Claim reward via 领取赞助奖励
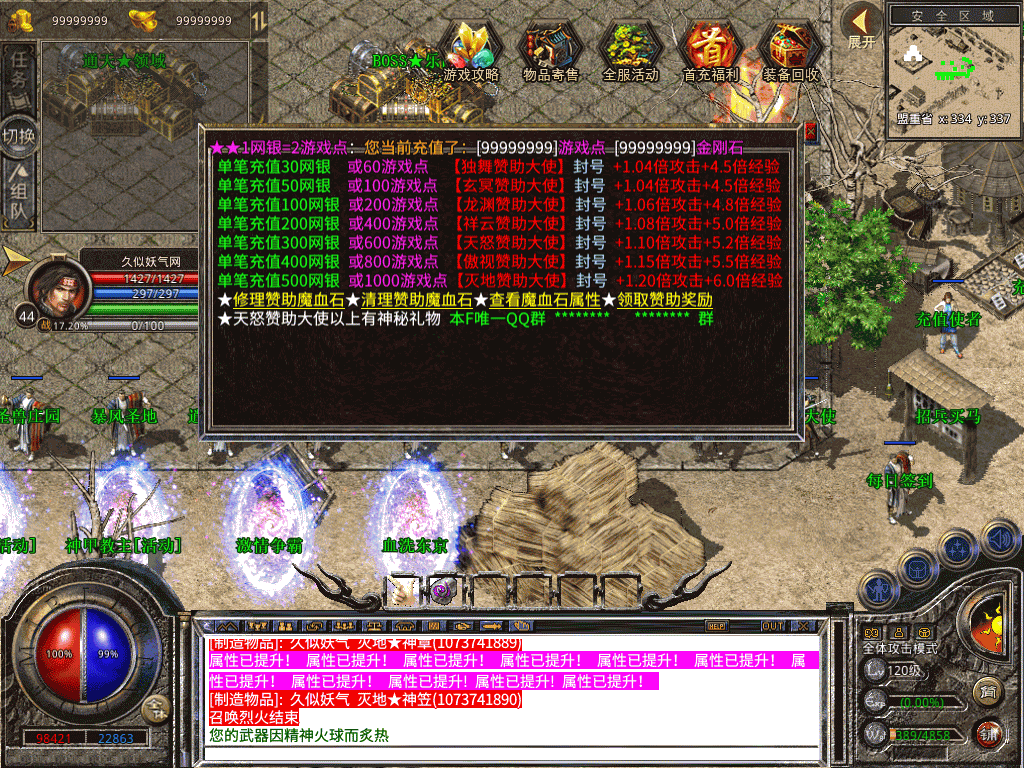Image resolution: width=1024 pixels, height=768 pixels. point(664,300)
